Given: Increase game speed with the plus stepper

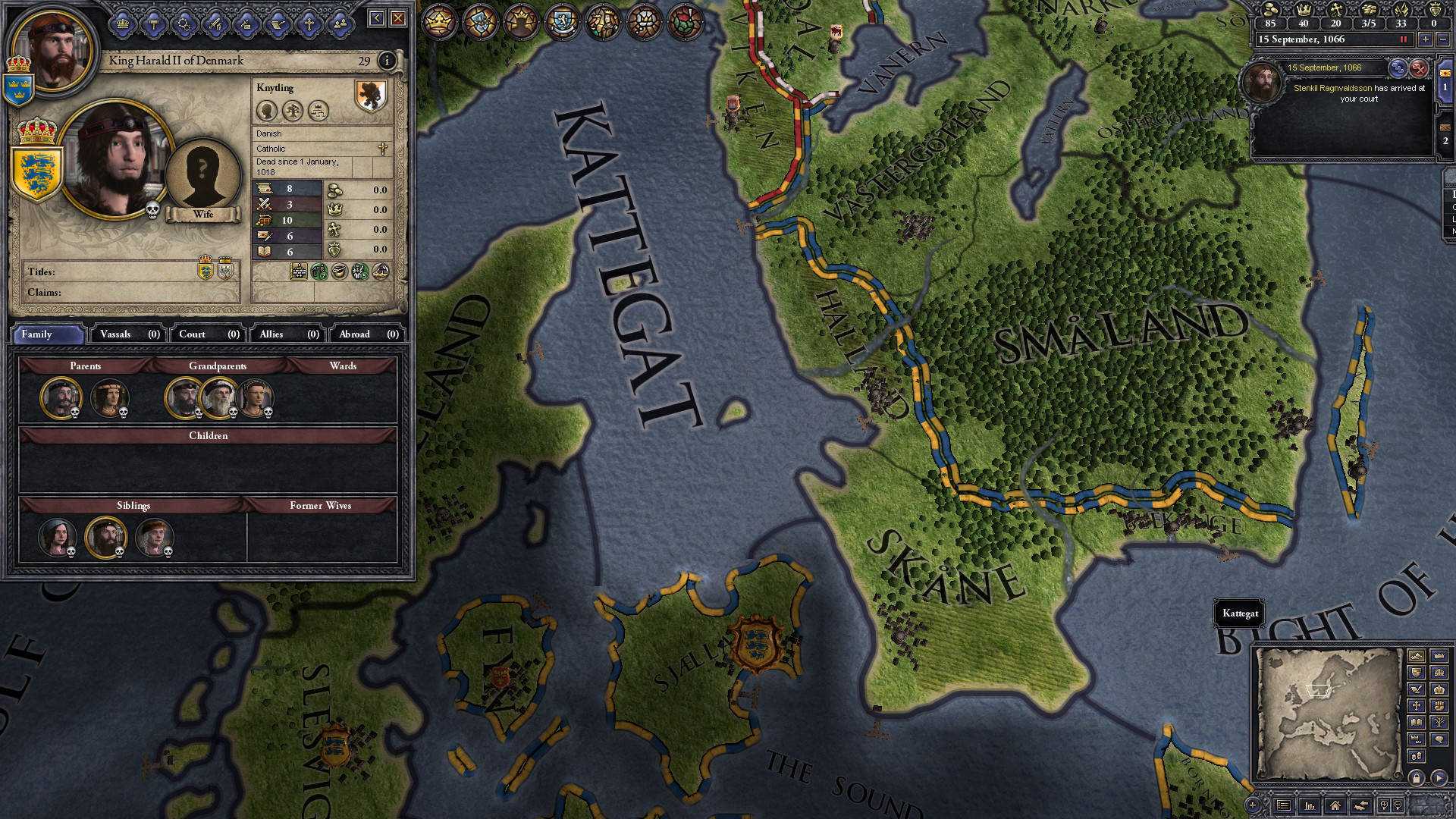Looking at the screenshot, I should (x=1426, y=39).
